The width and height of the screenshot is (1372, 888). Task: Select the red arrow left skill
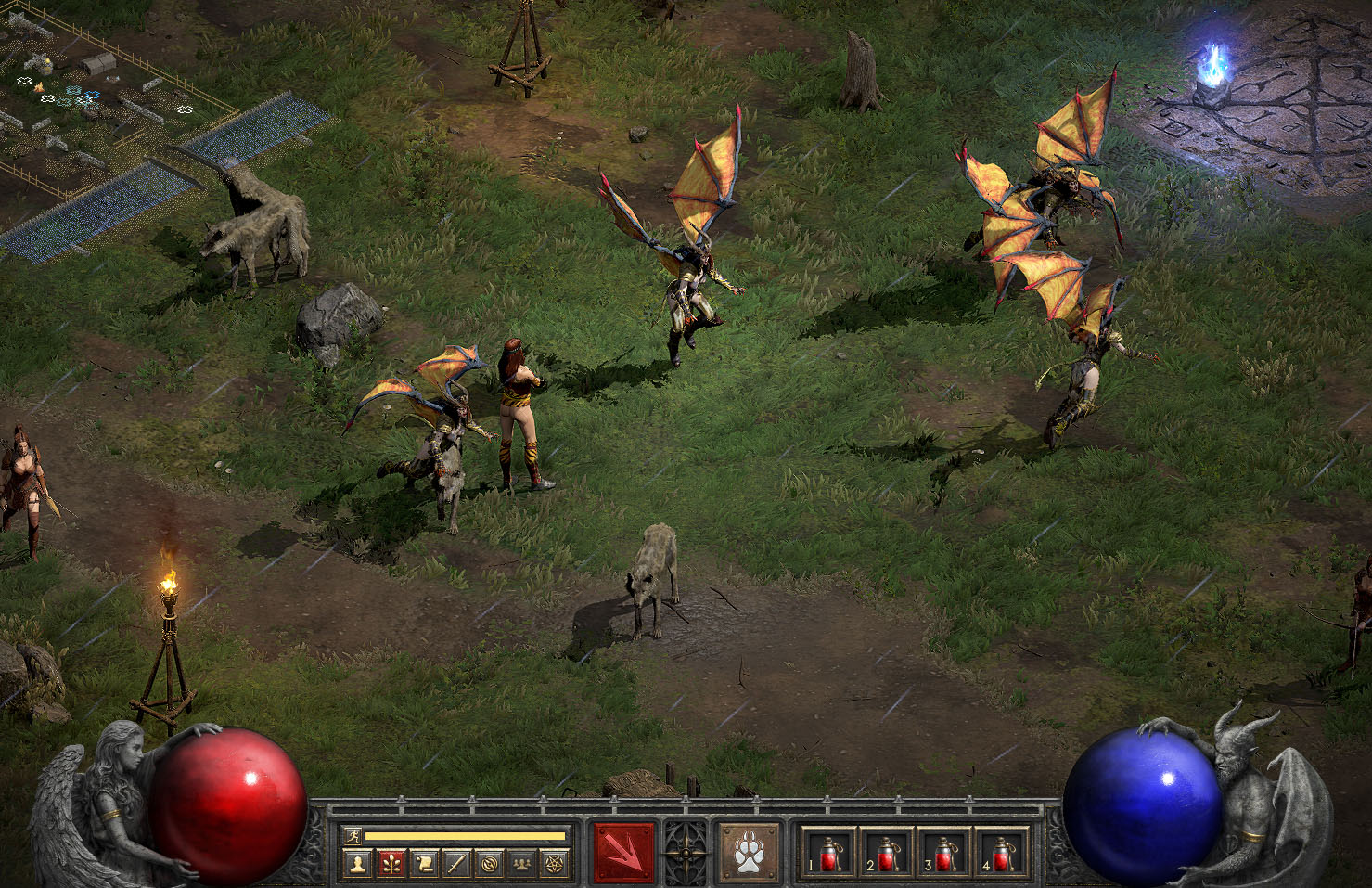623,853
